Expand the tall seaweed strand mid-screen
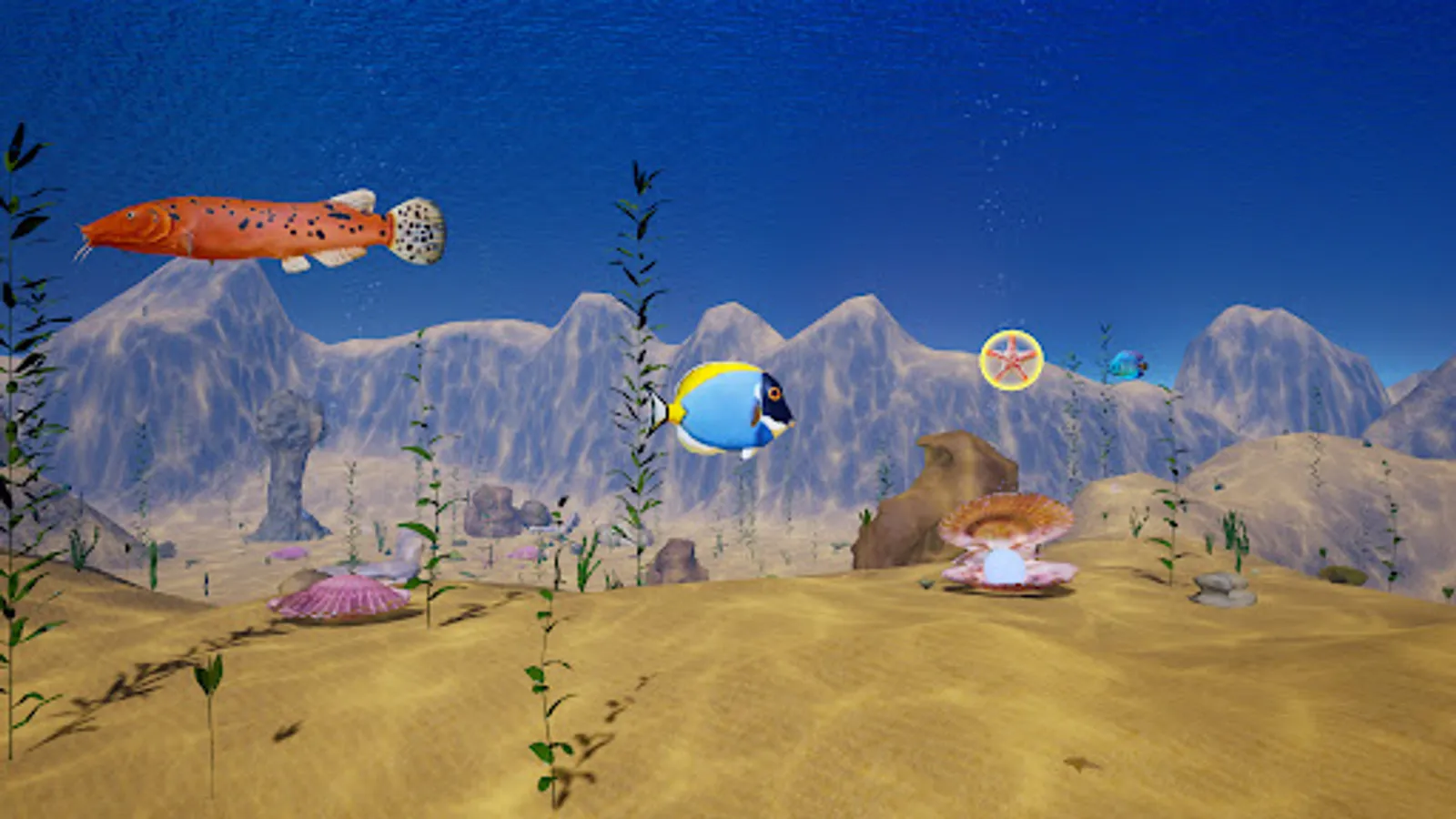This screenshot has height=819, width=1456. pos(637,364)
